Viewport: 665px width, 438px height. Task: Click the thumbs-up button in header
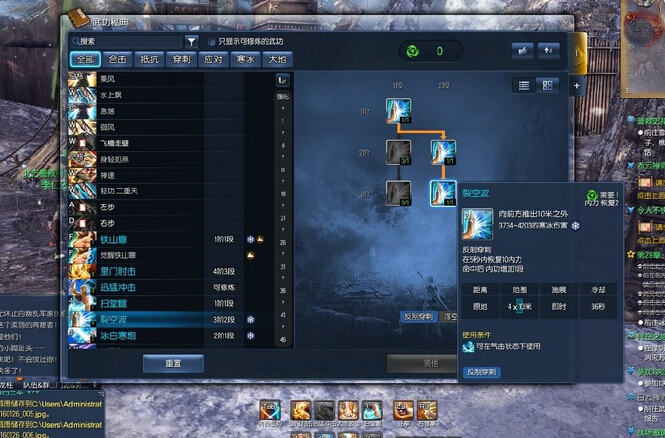pos(522,50)
